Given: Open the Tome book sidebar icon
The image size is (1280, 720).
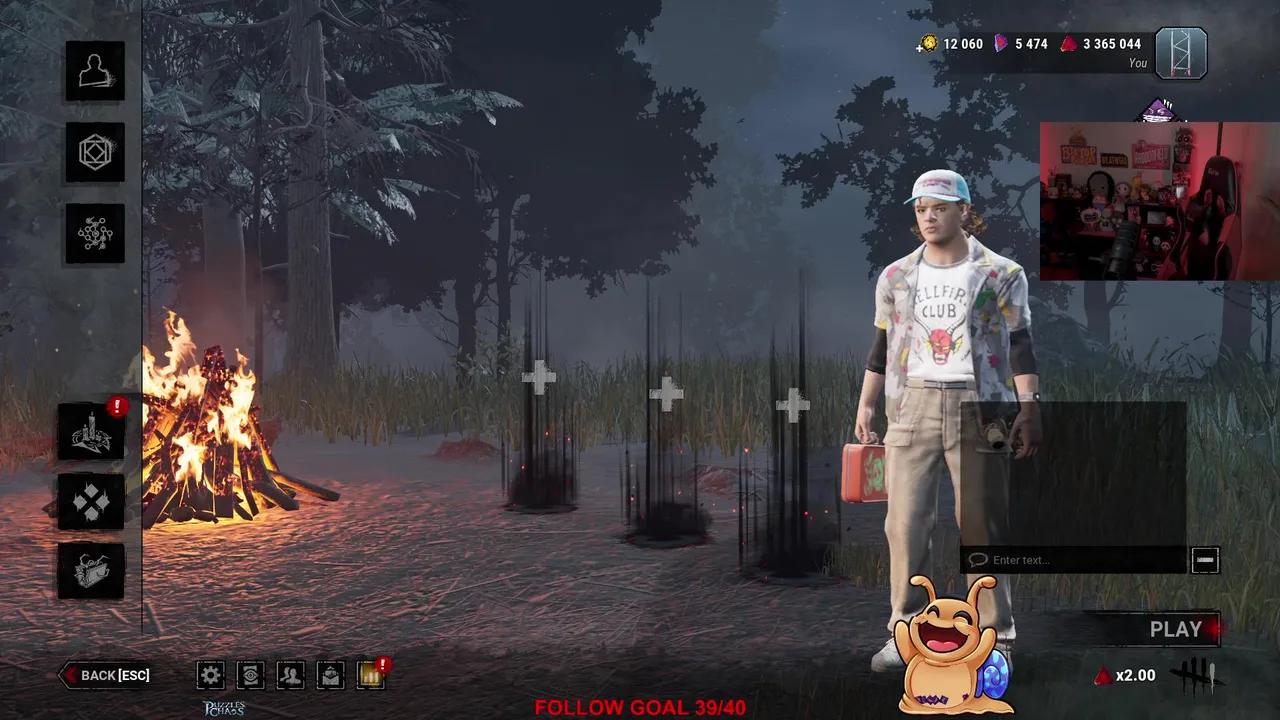Looking at the screenshot, I should pos(91,570).
